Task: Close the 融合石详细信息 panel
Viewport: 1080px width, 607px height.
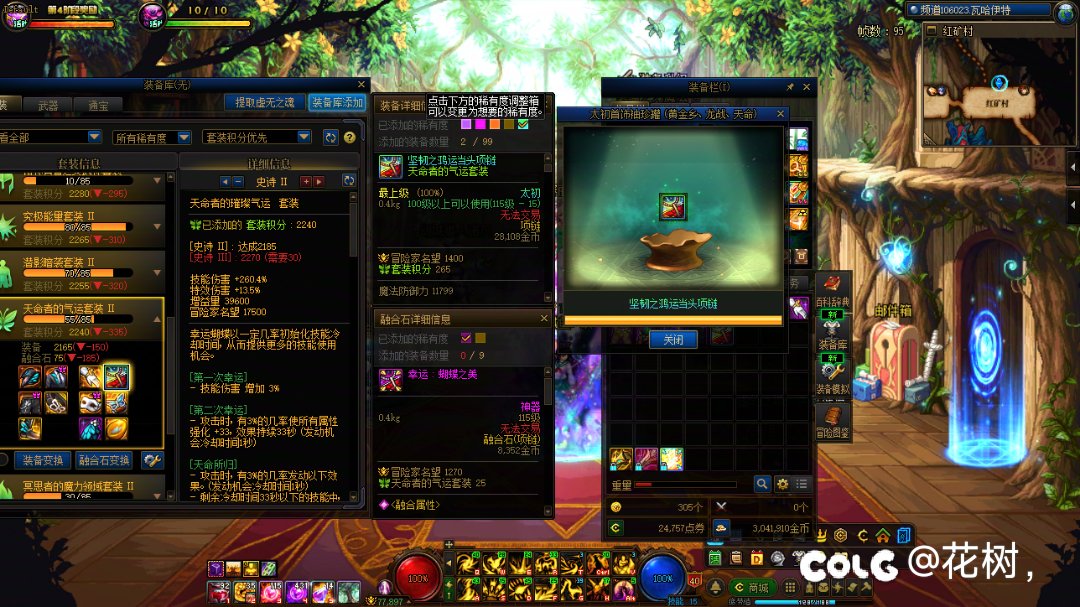Action: click(x=544, y=318)
